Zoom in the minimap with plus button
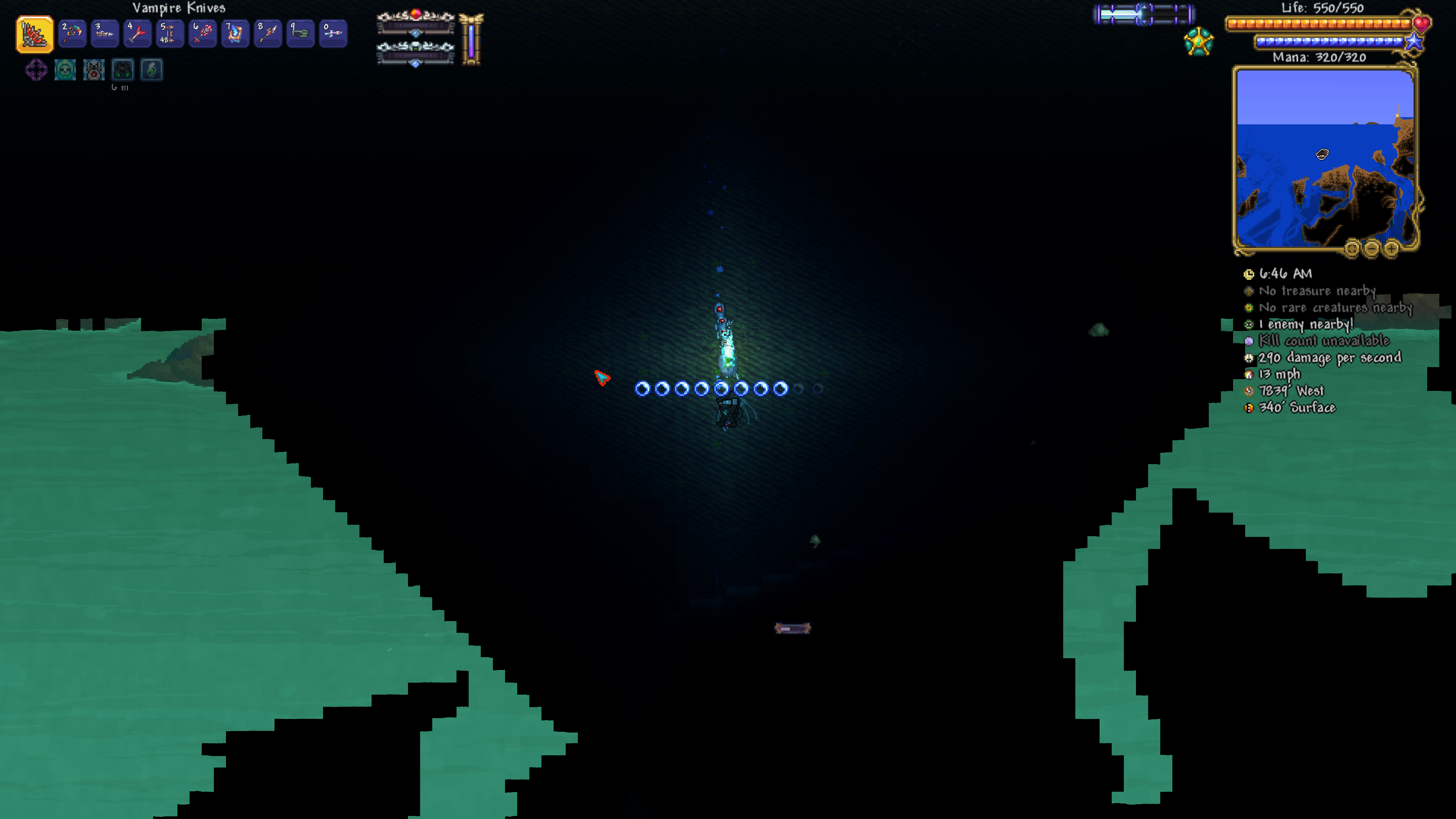This screenshot has height=819, width=1456. click(x=1392, y=248)
